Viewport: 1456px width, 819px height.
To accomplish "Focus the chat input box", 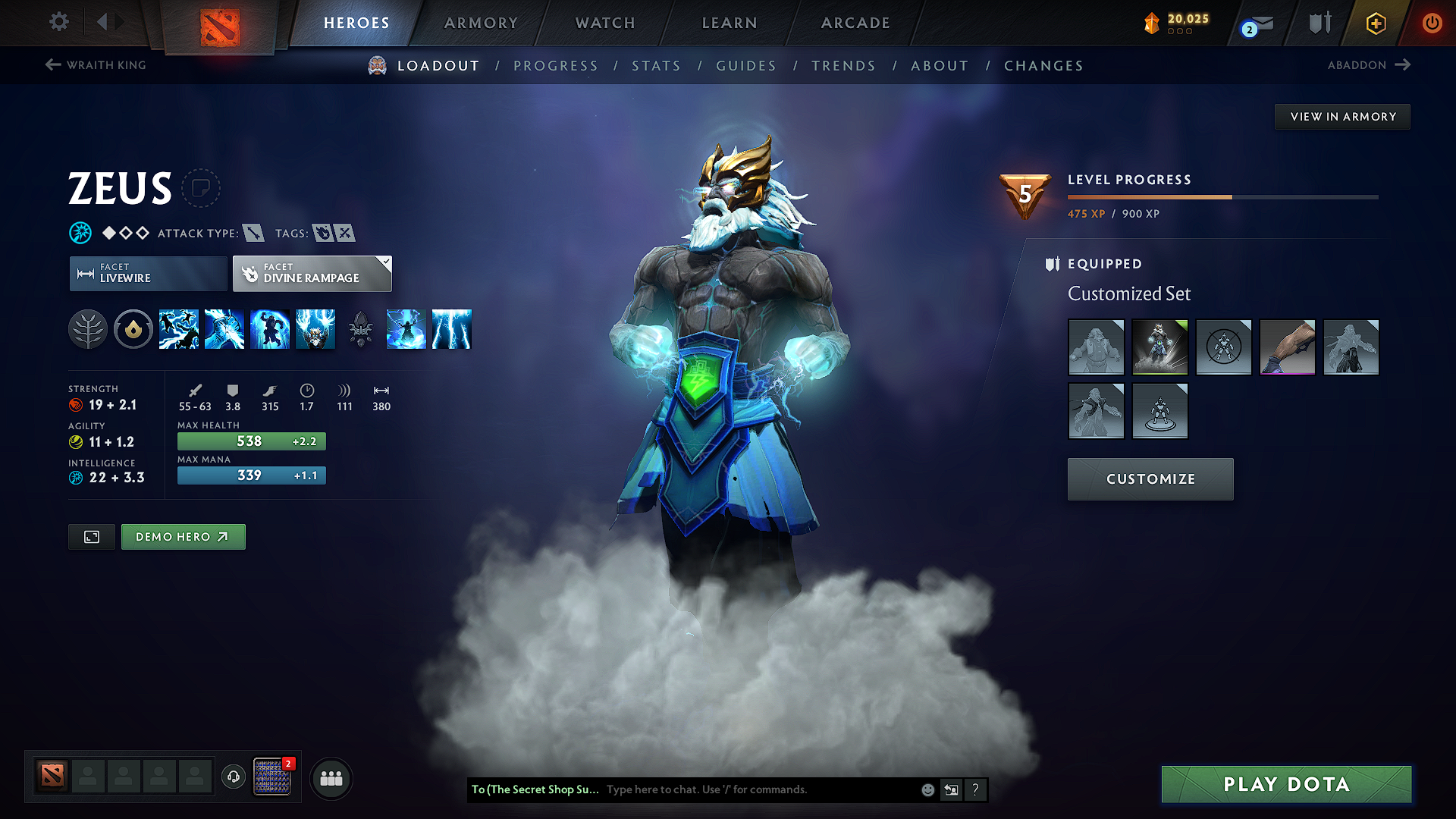I will point(758,789).
